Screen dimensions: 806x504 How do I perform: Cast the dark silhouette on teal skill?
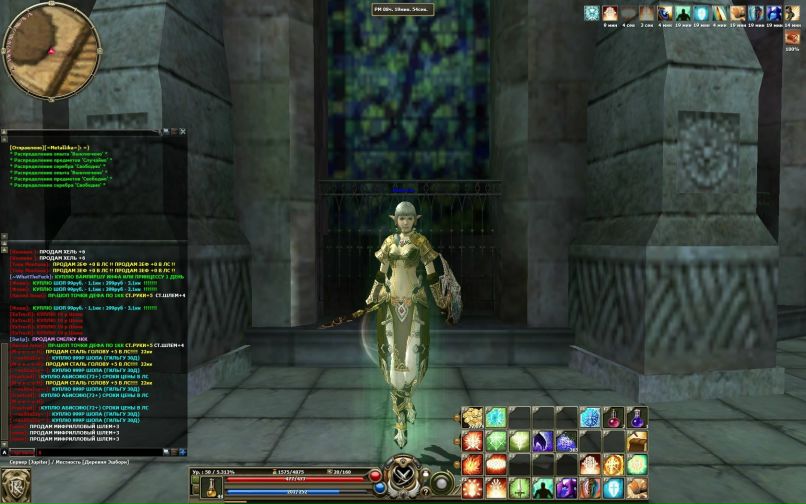coord(543,488)
